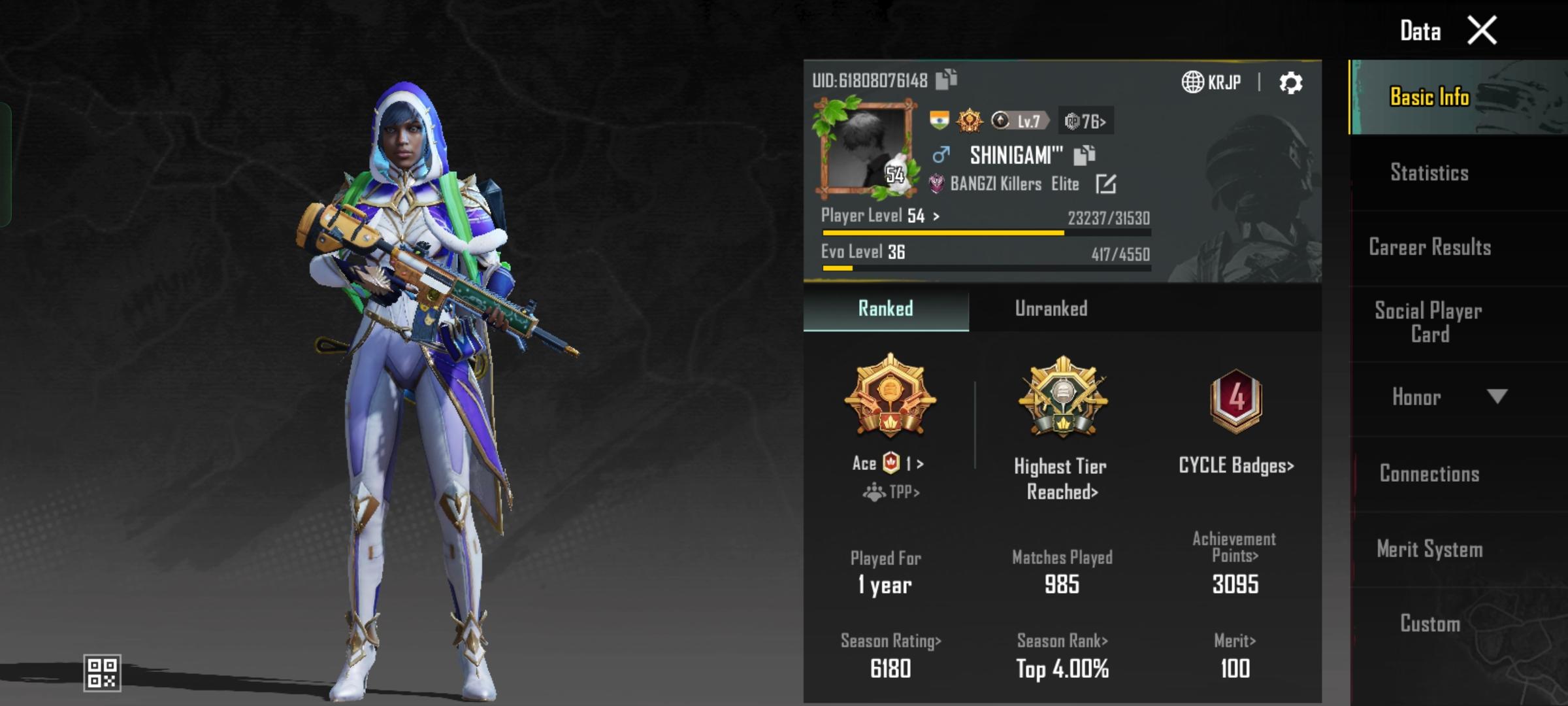View Achievement Points details
This screenshot has width=1568, height=706.
pos(1234,548)
